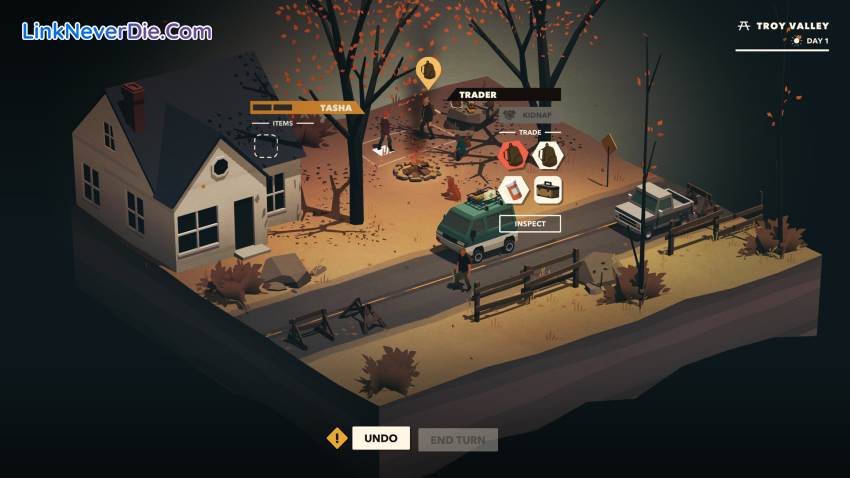Select the red-highlighted backpack trade item

(513, 155)
